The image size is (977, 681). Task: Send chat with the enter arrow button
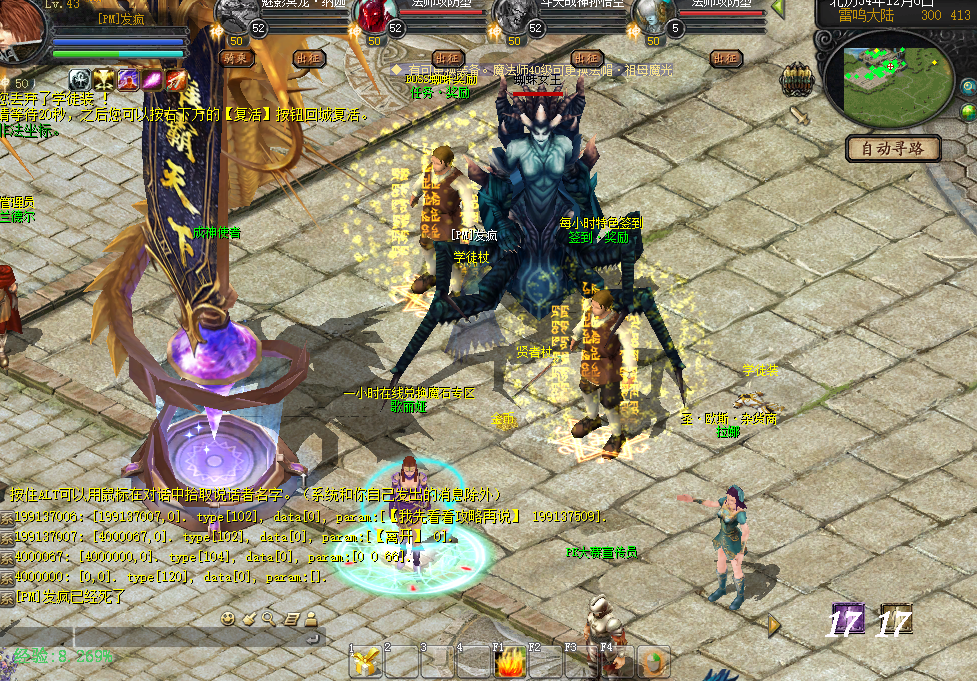coord(314,637)
